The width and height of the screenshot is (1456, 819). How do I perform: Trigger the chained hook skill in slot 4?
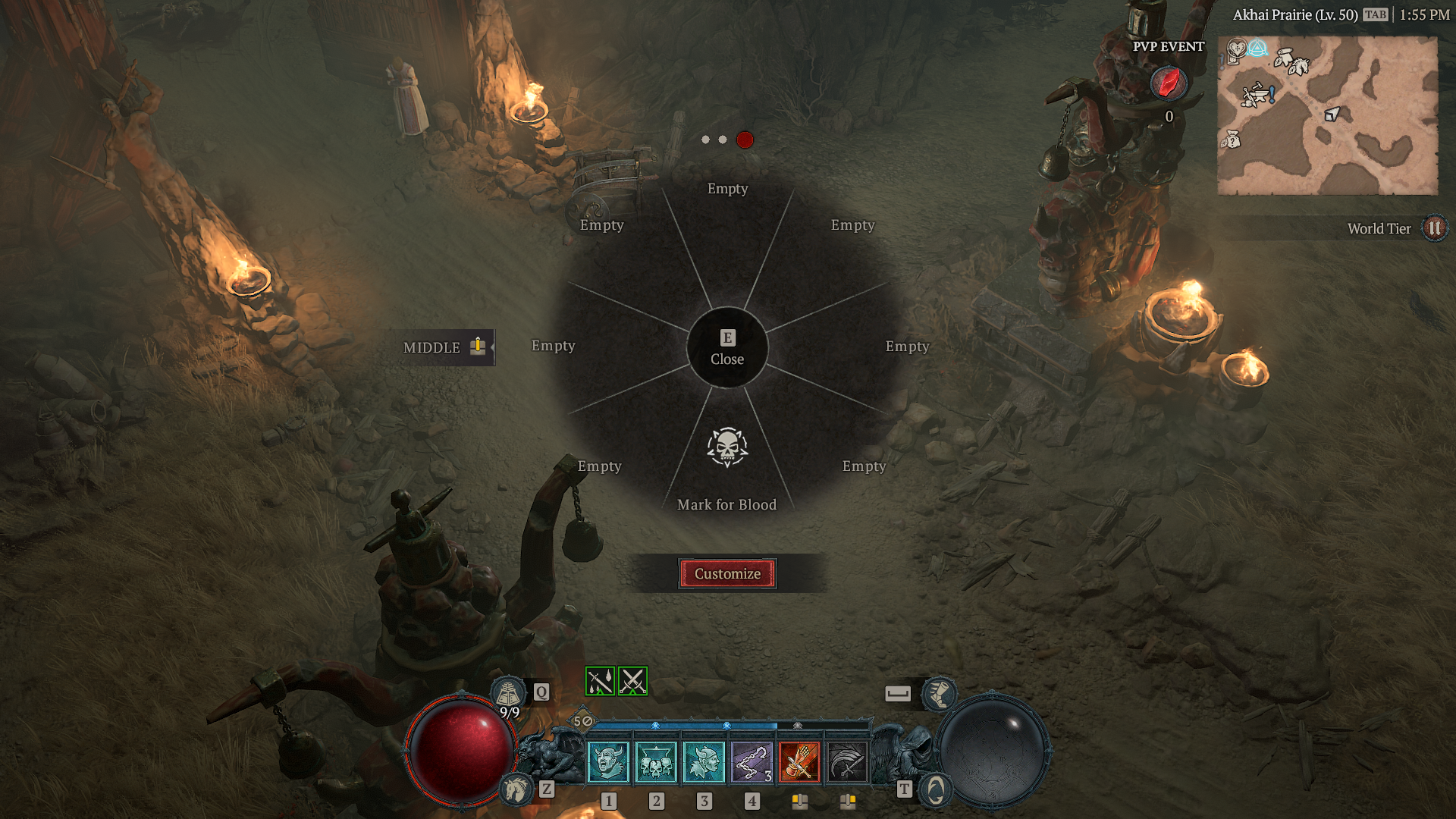tap(752, 761)
